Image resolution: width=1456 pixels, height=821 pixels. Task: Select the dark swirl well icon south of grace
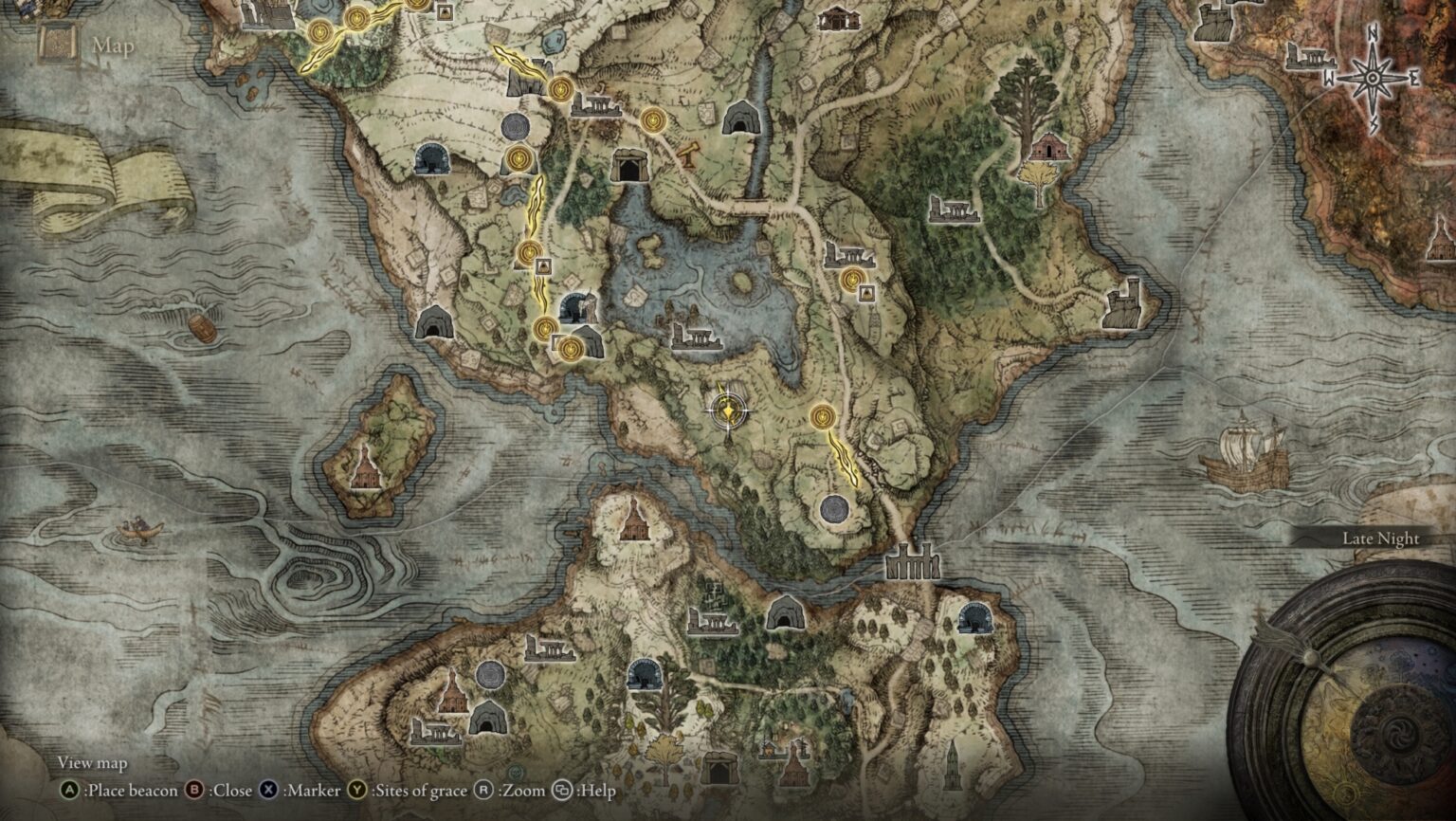pos(834,509)
